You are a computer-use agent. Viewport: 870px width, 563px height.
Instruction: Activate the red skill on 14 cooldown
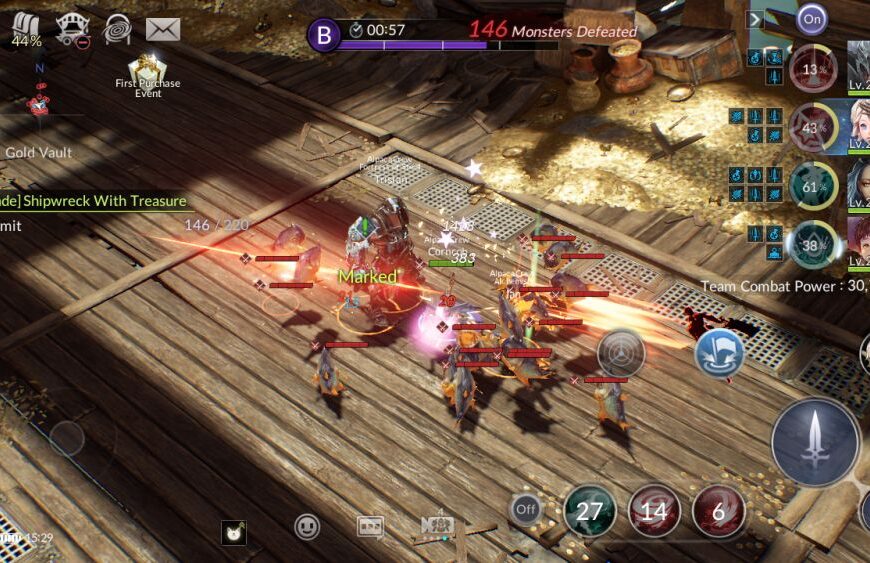coord(654,511)
